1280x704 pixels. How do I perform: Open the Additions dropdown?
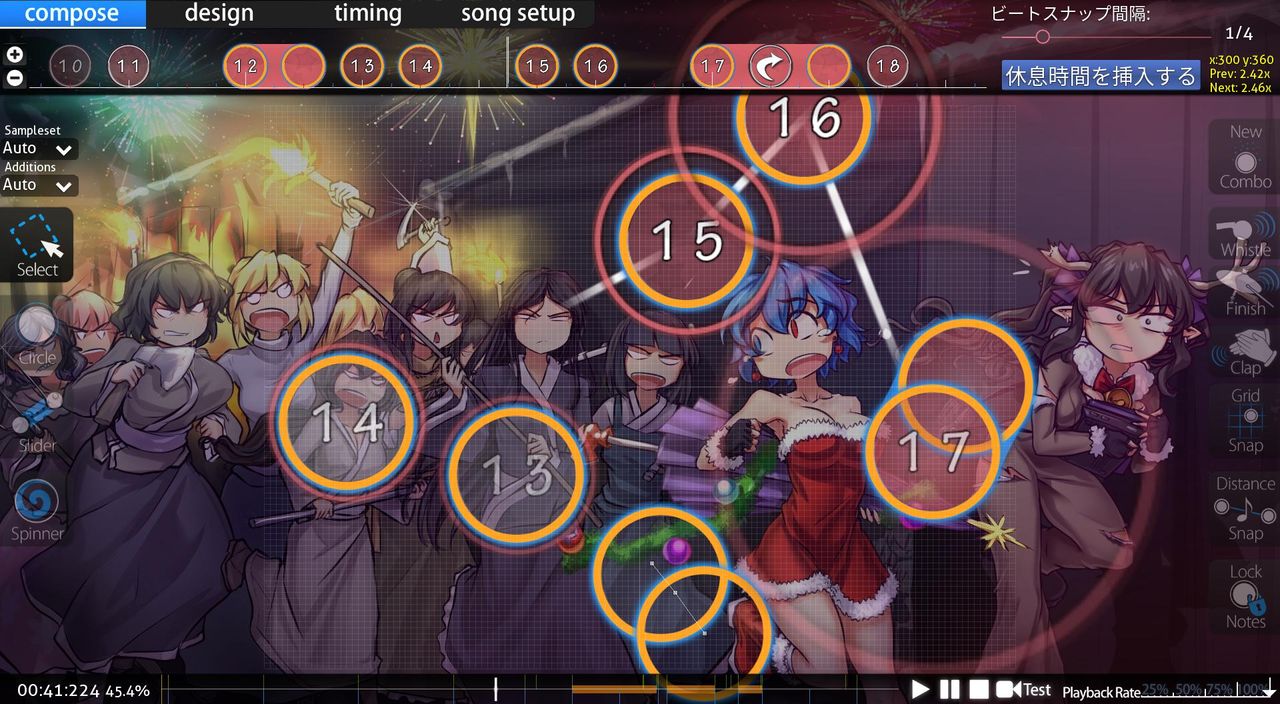click(39, 185)
